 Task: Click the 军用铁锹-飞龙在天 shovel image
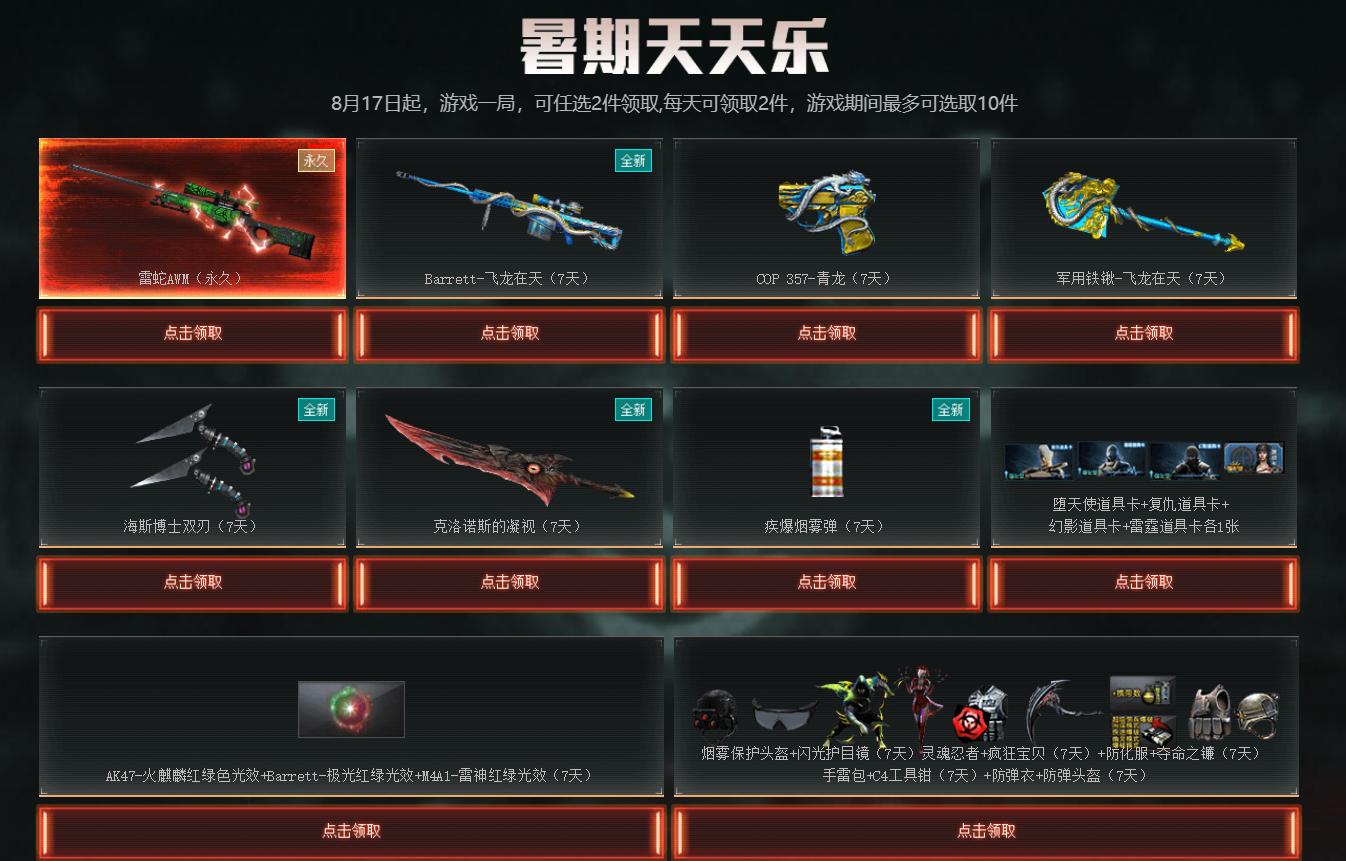1142,210
